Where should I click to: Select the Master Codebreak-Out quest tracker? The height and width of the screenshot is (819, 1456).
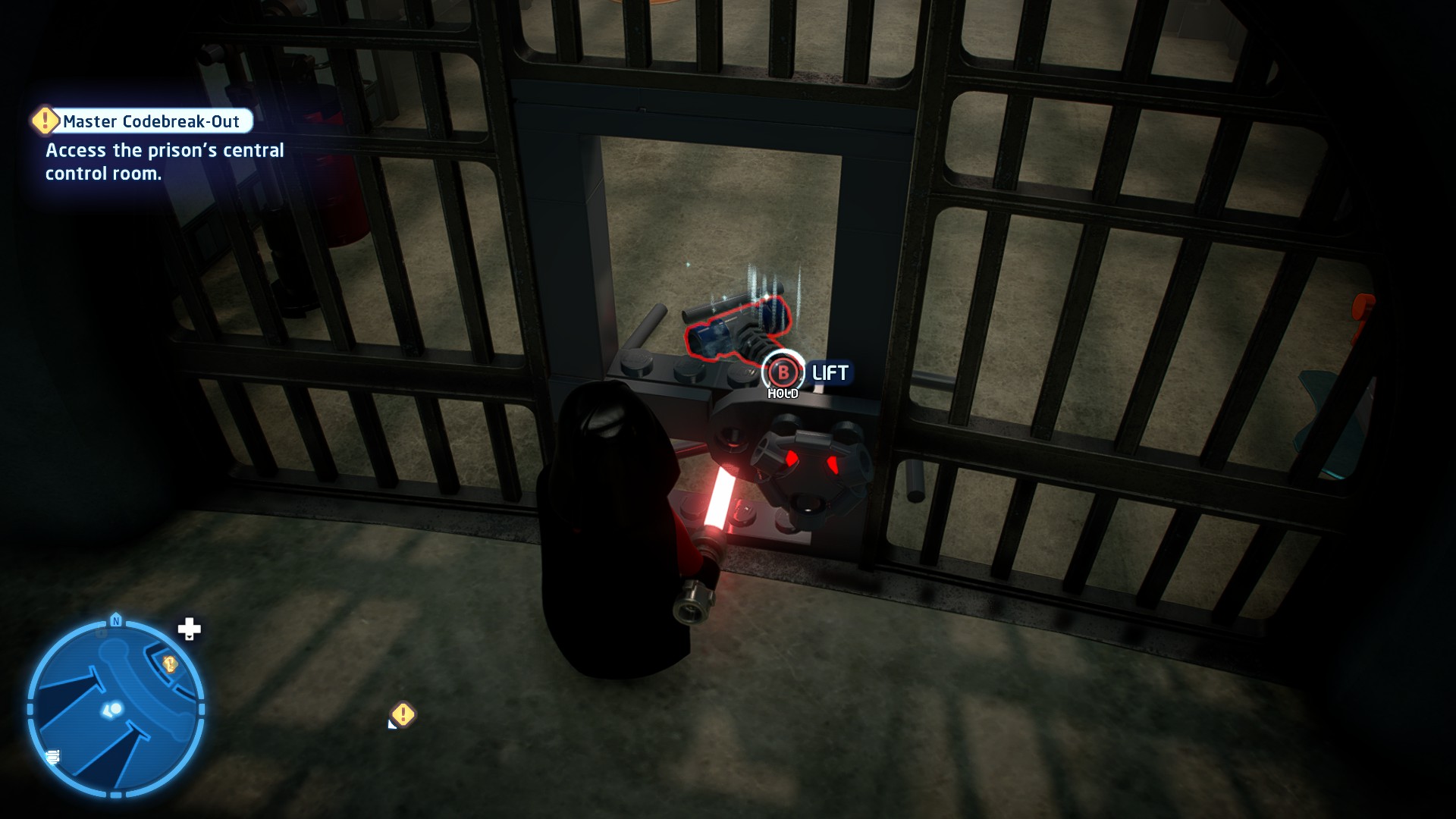click(151, 121)
